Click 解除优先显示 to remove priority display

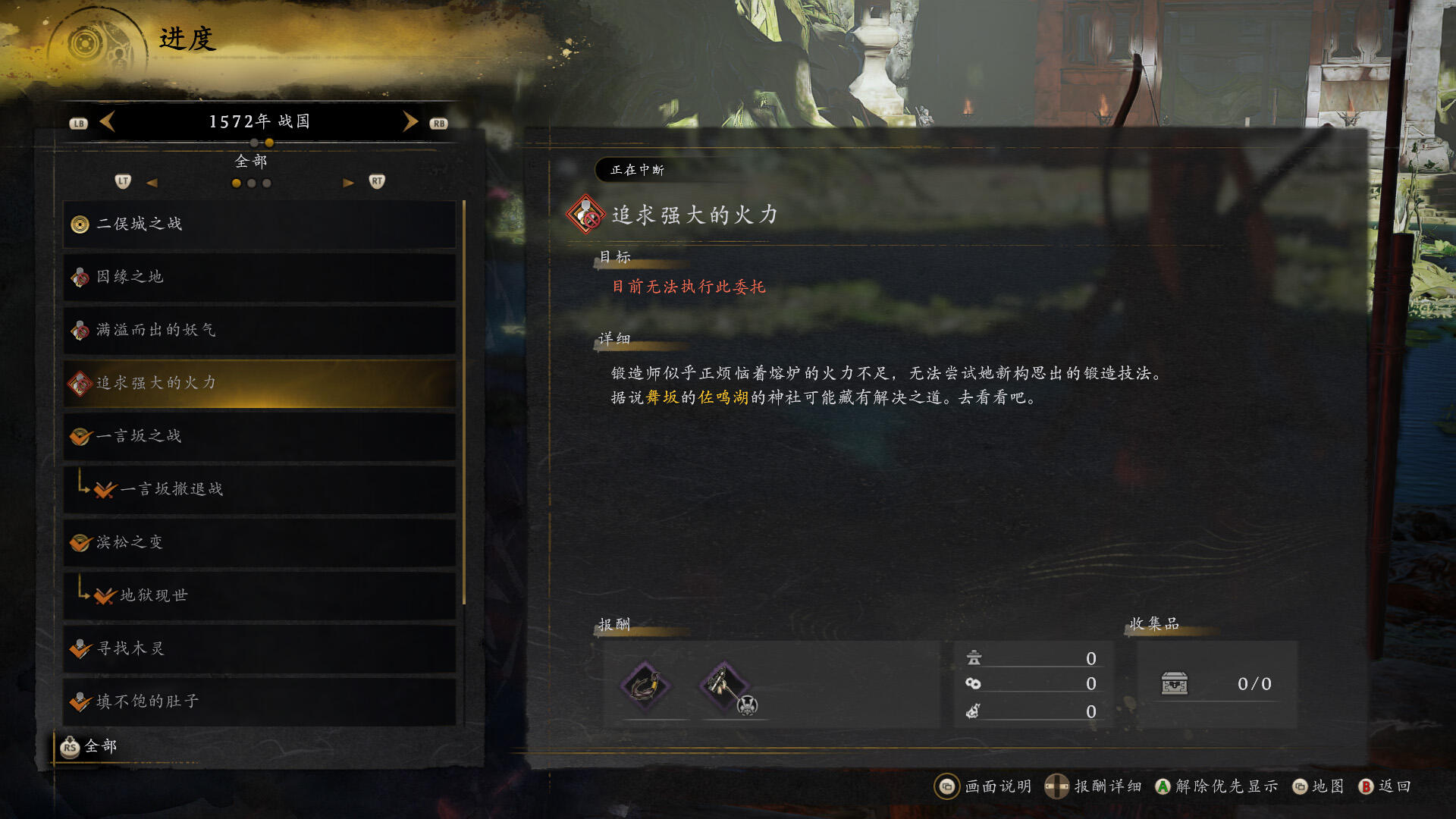click(x=1216, y=786)
